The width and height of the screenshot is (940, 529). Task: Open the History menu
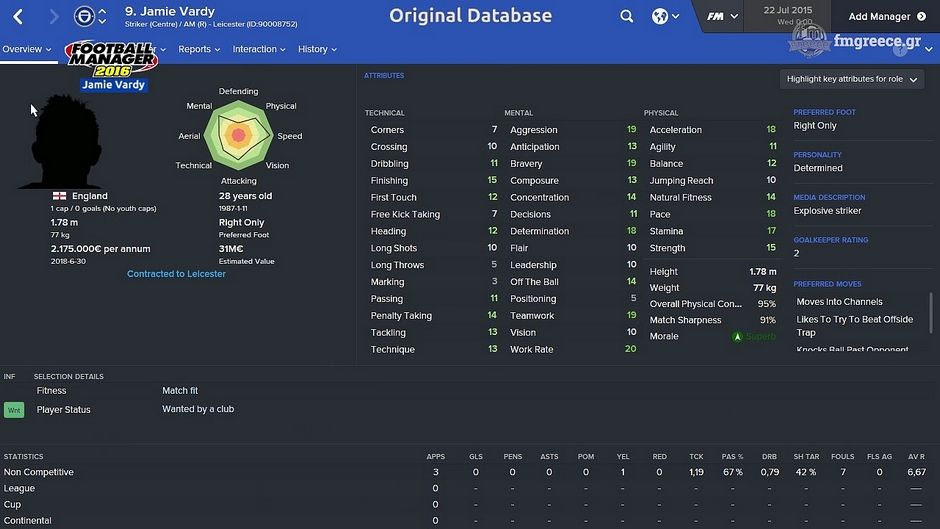pyautogui.click(x=317, y=49)
